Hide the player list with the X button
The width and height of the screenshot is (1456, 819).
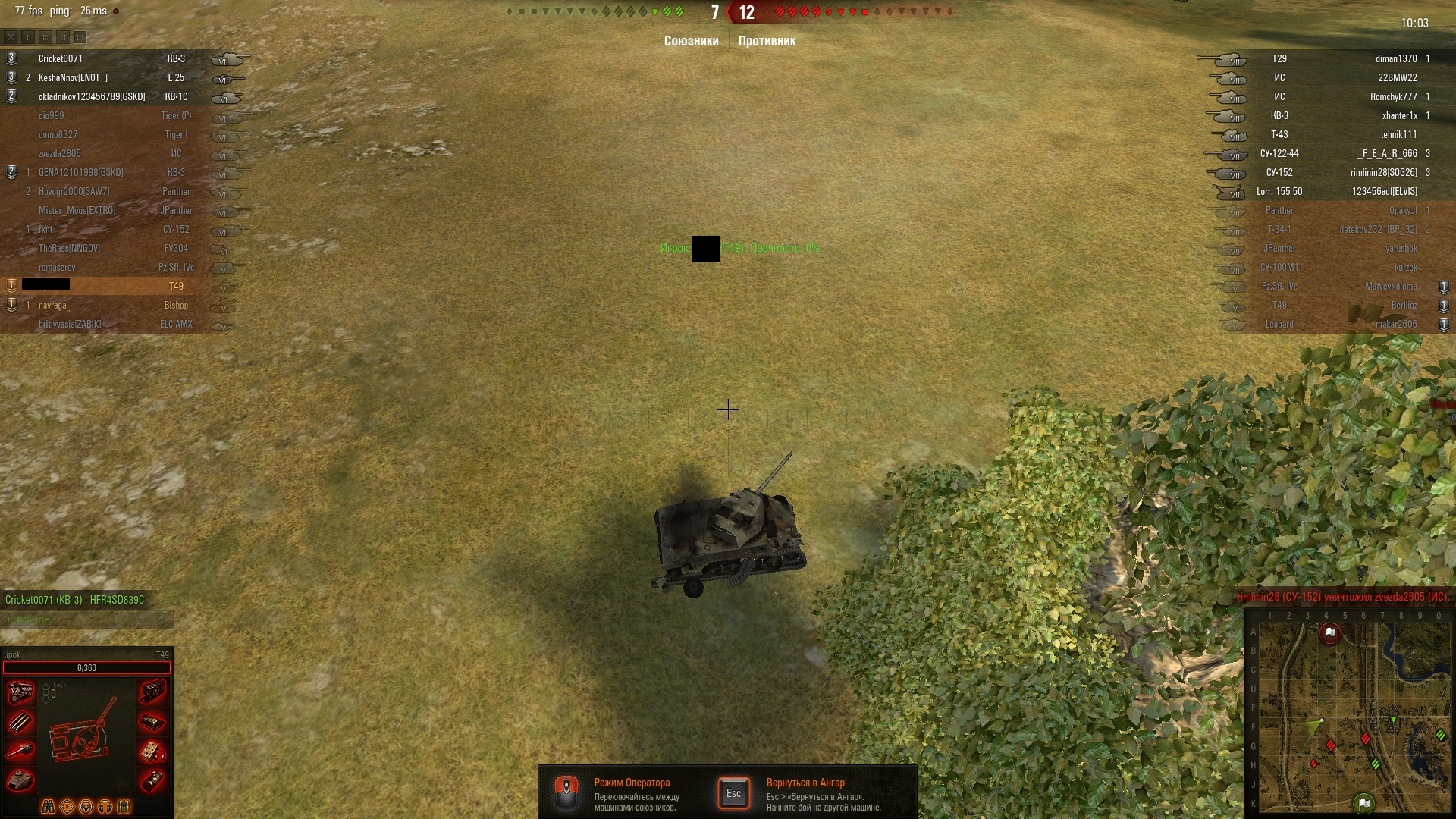point(11,36)
